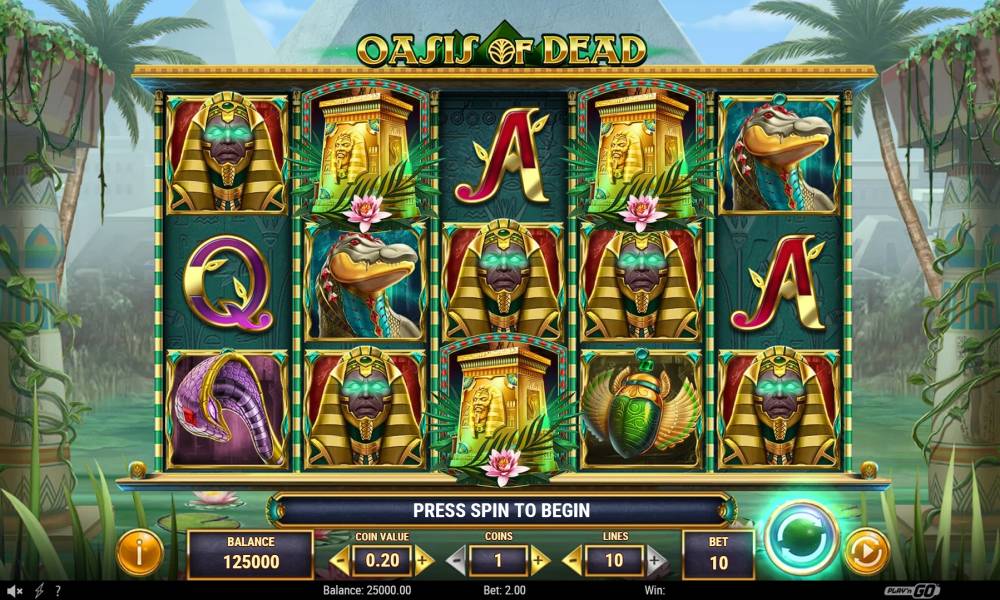
Task: Open the paytable info button
Action: [x=140, y=552]
